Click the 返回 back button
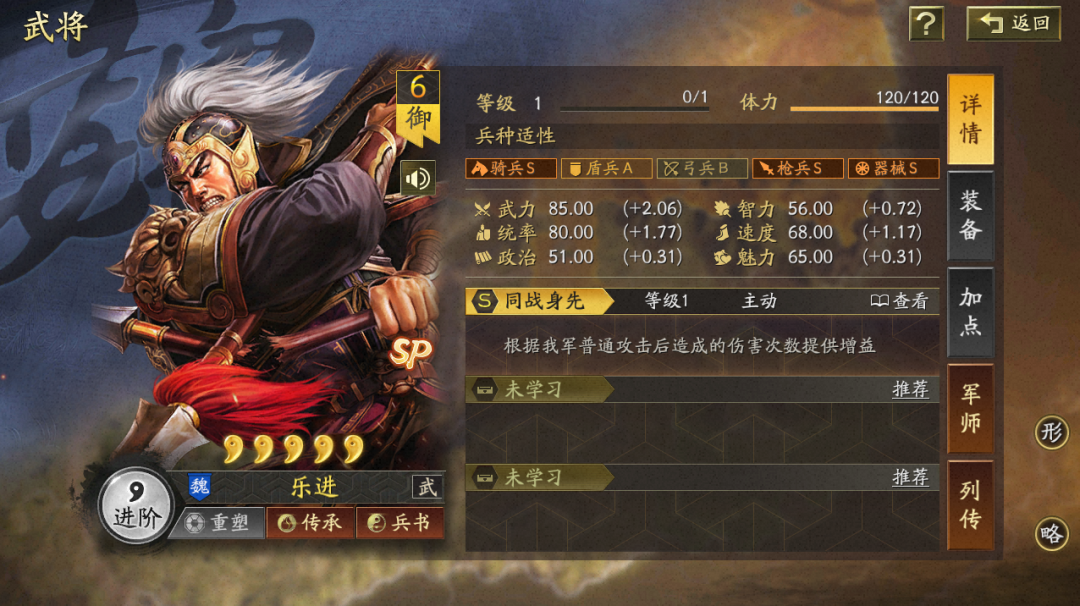This screenshot has width=1080, height=606. point(1013,23)
